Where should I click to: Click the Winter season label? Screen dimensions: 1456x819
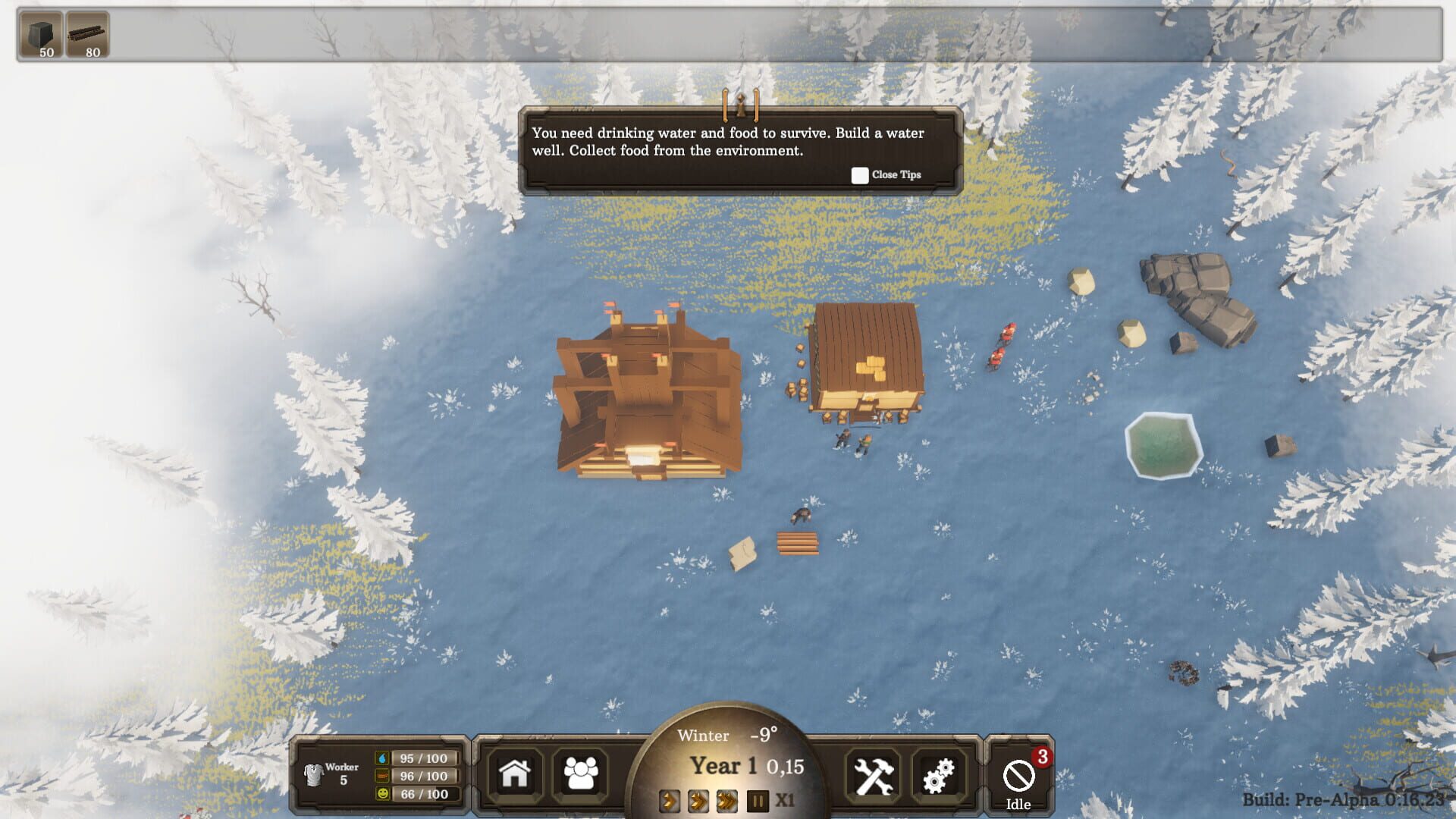[704, 735]
